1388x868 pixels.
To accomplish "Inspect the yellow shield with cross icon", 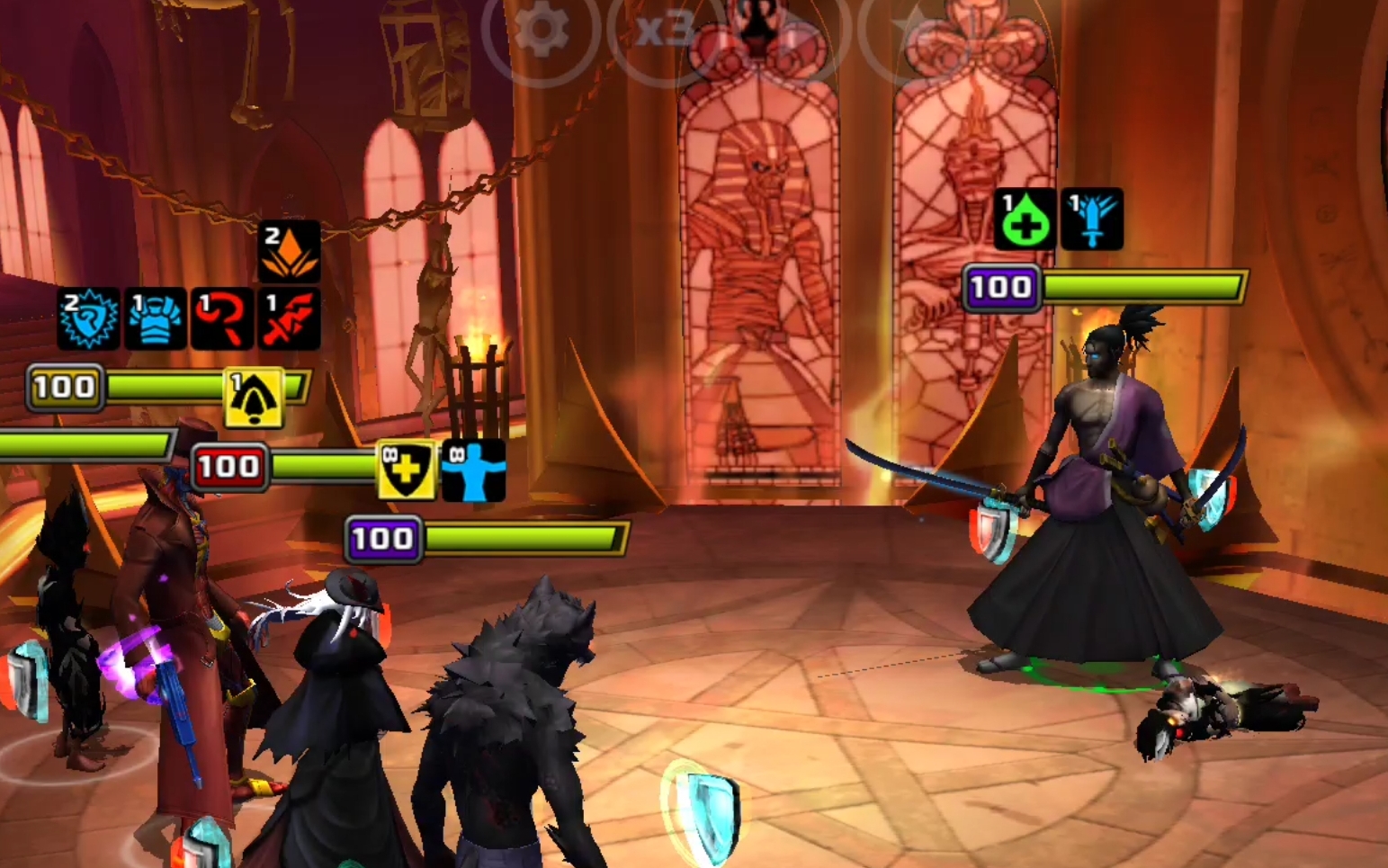I will (406, 469).
